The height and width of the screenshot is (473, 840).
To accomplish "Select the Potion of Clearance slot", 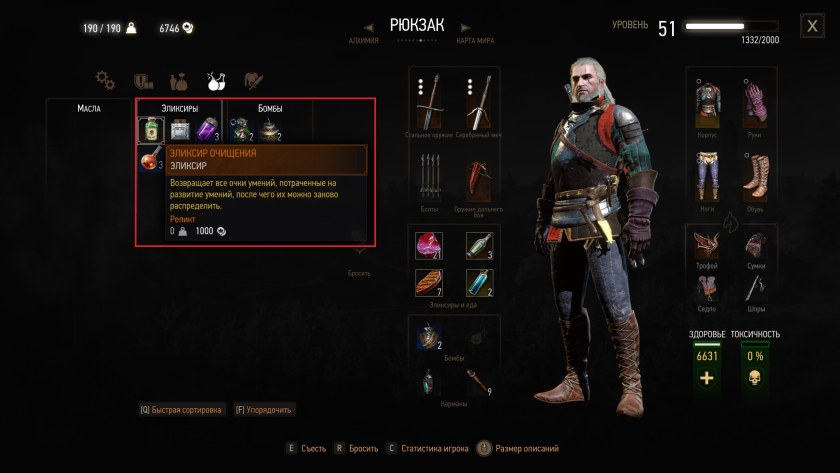I will pyautogui.click(x=150, y=130).
